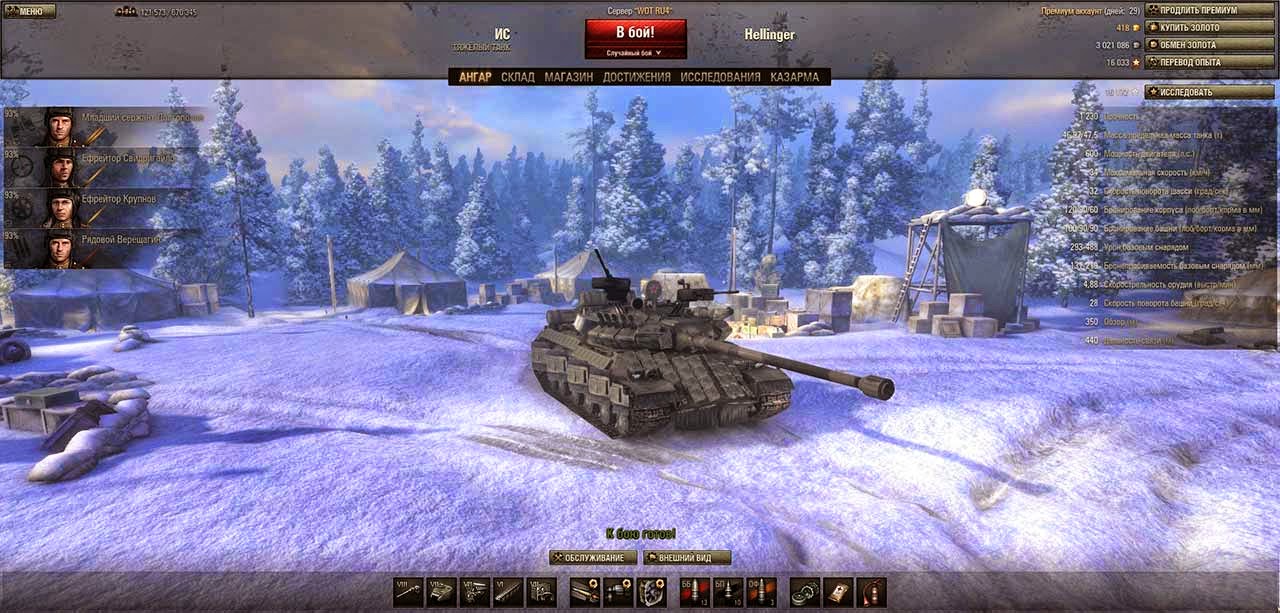Select the first-aid kit consumable slot
Viewport: 1280px width, 613px height.
tap(838, 591)
